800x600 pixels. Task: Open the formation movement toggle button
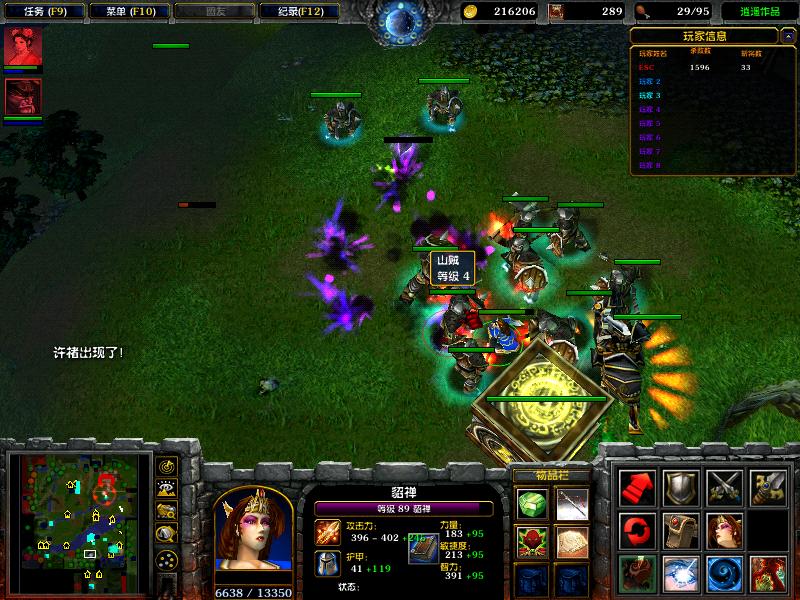166,559
